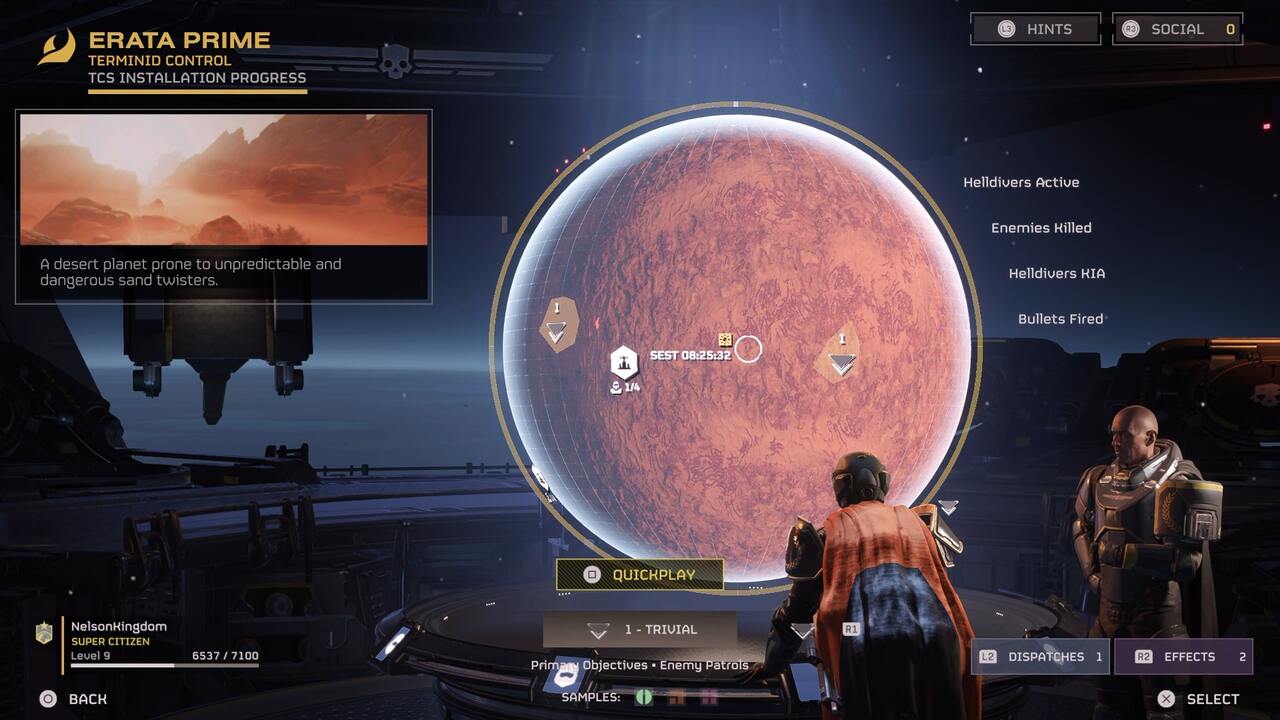
Task: Show the planet Effects panel
Action: (x=1183, y=657)
